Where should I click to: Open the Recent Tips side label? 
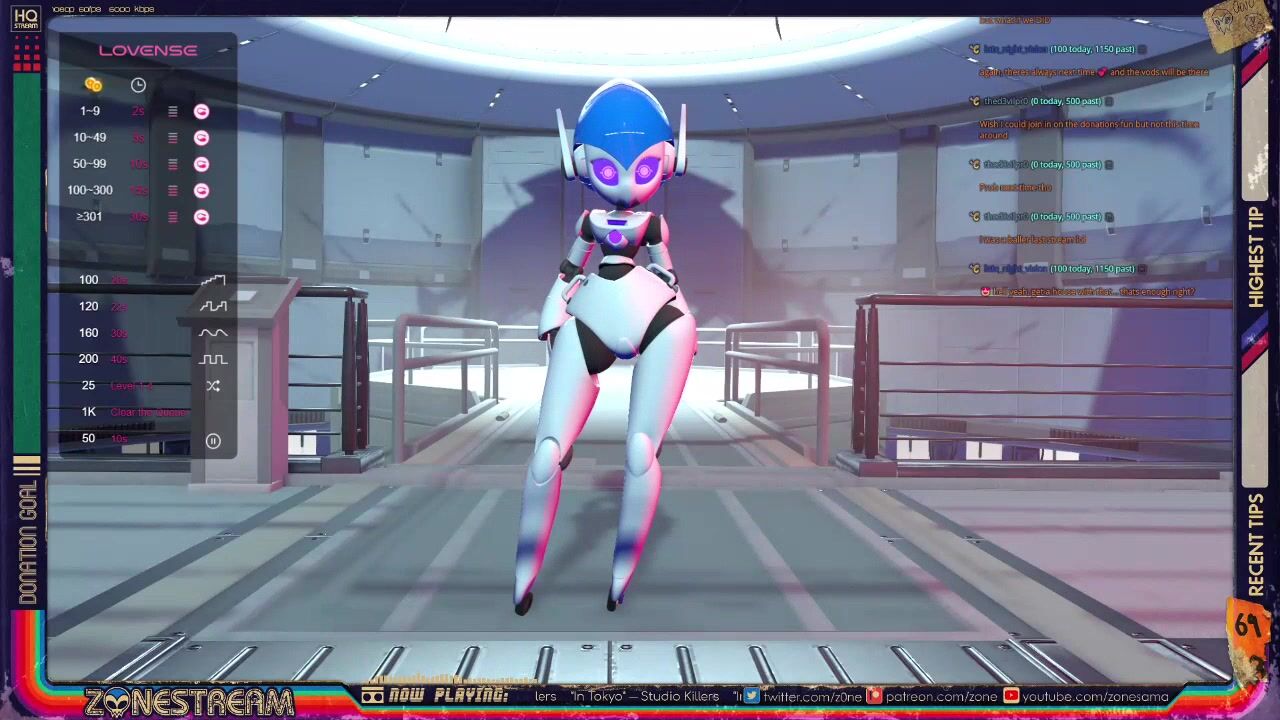(x=1256, y=545)
